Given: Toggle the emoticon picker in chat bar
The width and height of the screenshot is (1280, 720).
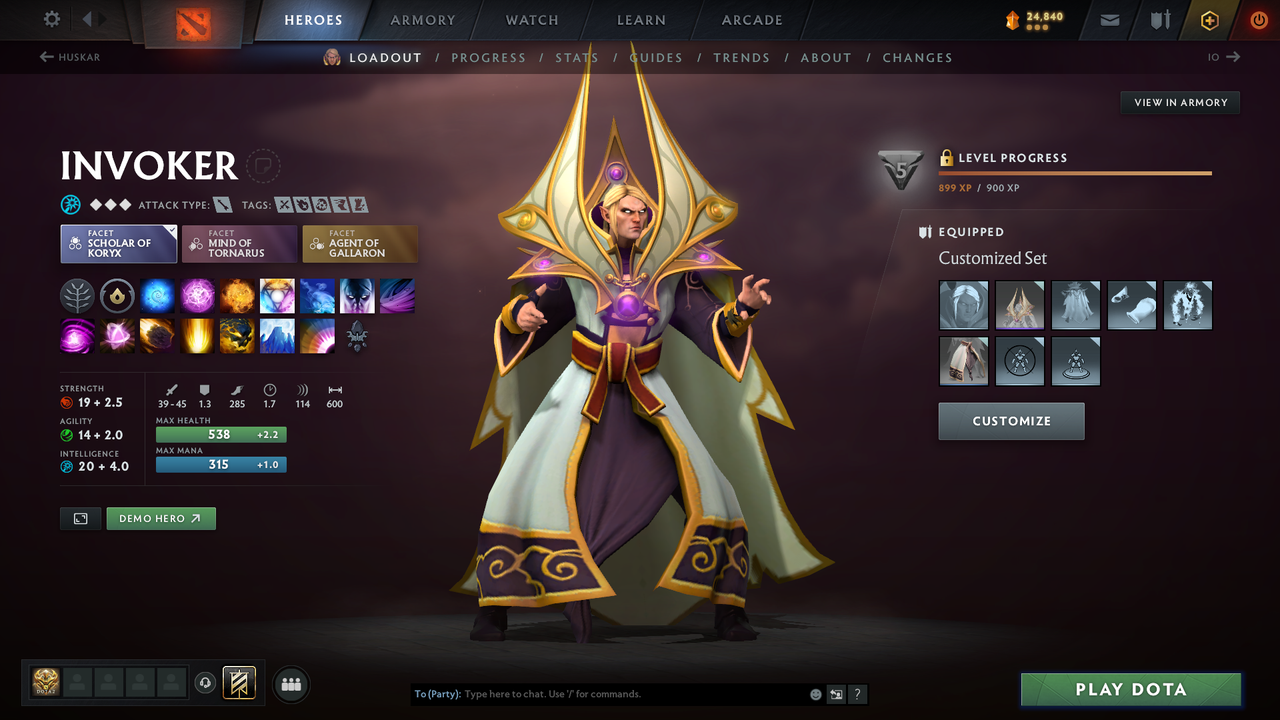Looking at the screenshot, I should pyautogui.click(x=815, y=694).
